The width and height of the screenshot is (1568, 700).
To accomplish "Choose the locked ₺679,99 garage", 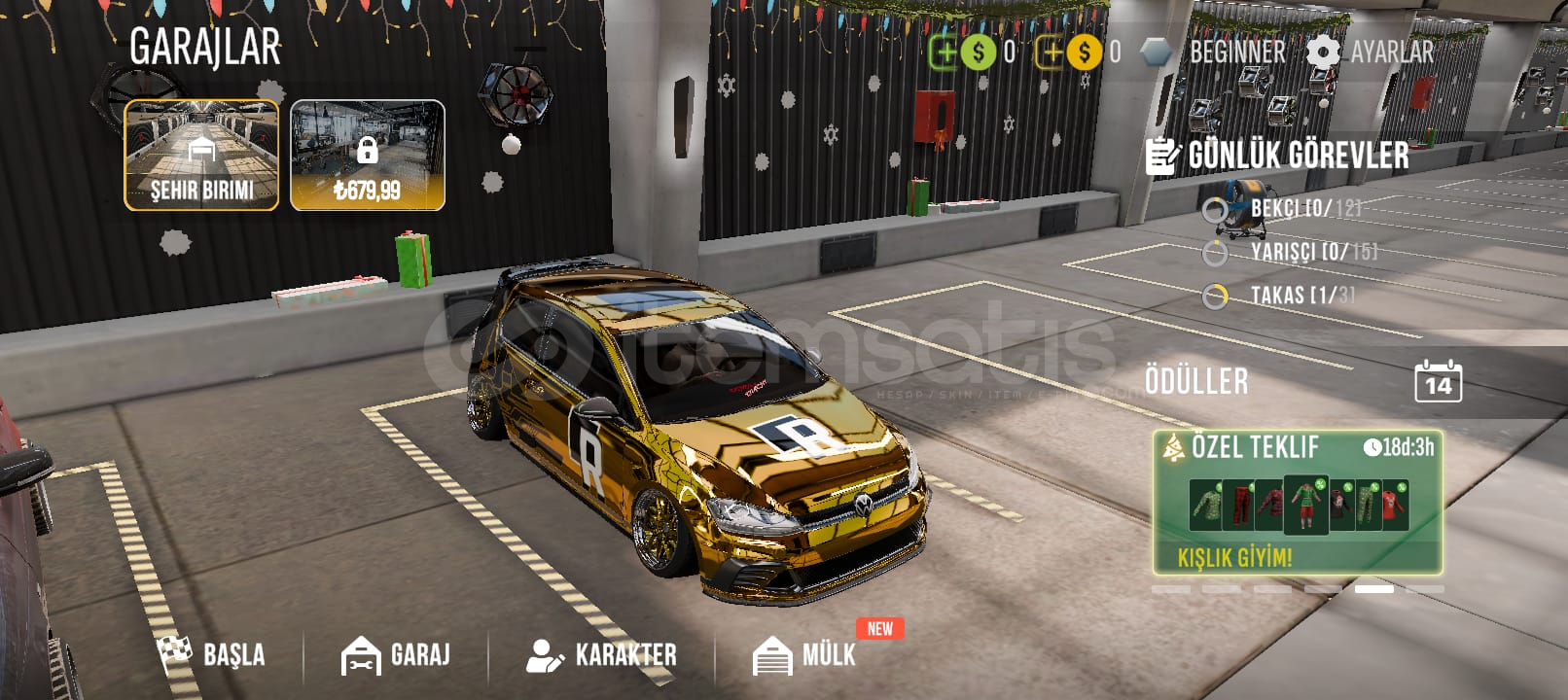I will pos(368,156).
